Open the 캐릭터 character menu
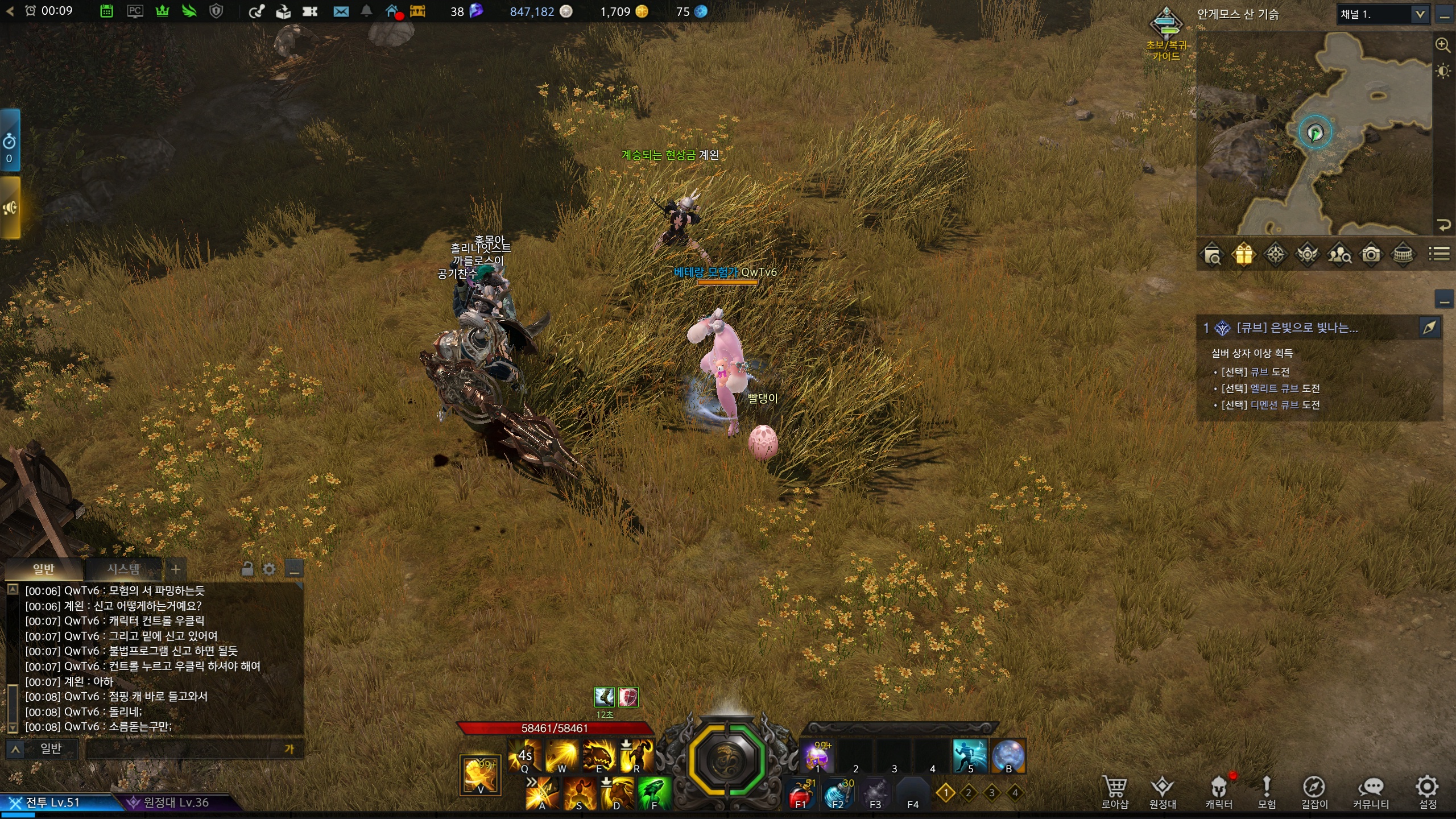Screen dimensions: 1456x819 tap(1218, 792)
